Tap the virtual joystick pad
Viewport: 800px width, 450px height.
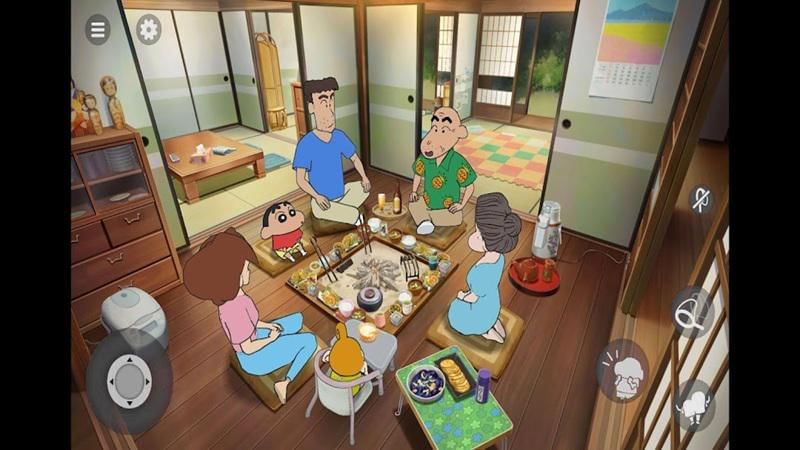point(128,381)
